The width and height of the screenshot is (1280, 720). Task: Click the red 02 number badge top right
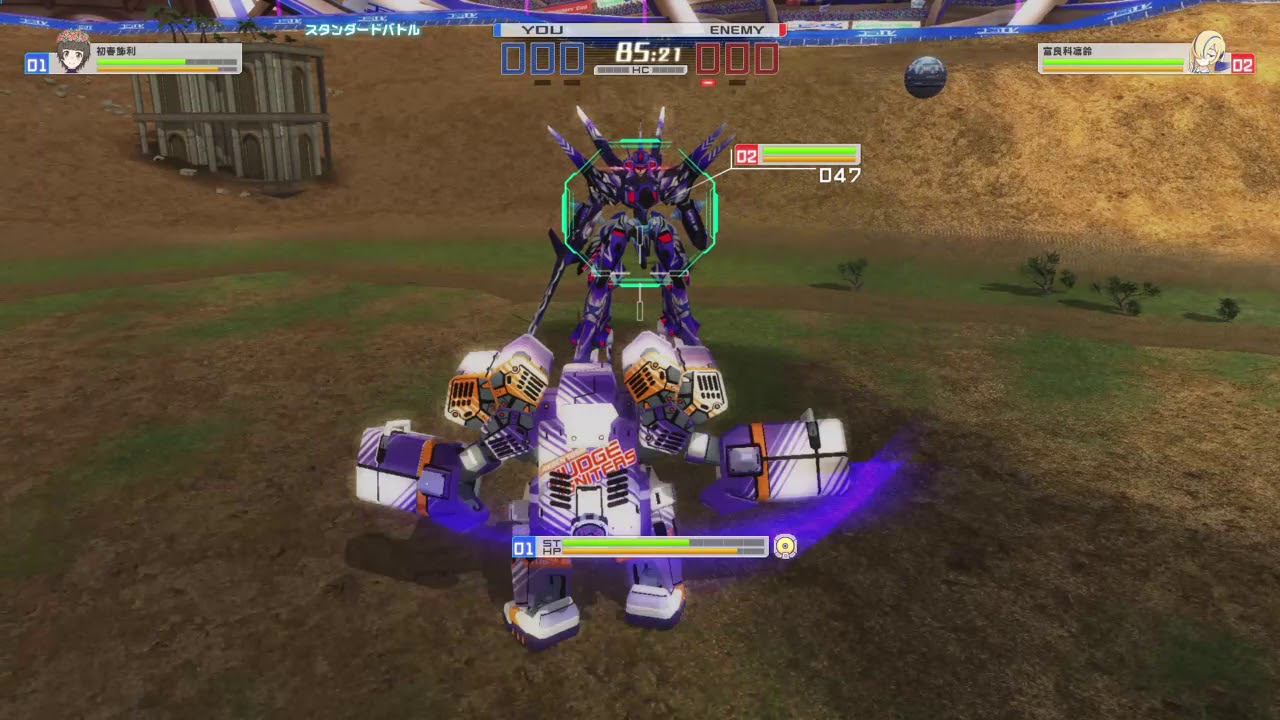tap(1243, 64)
